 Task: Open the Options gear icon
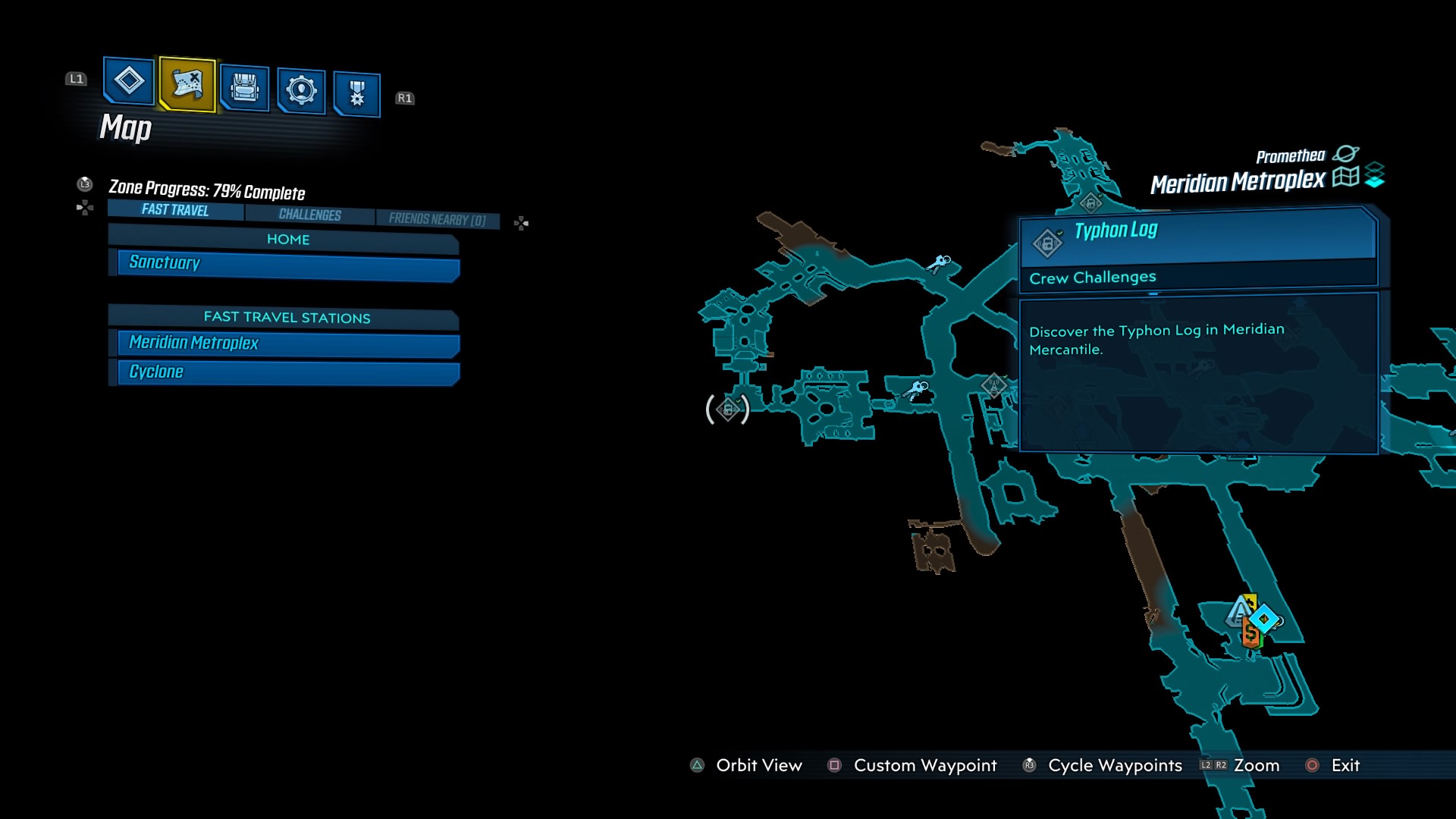pyautogui.click(x=300, y=88)
